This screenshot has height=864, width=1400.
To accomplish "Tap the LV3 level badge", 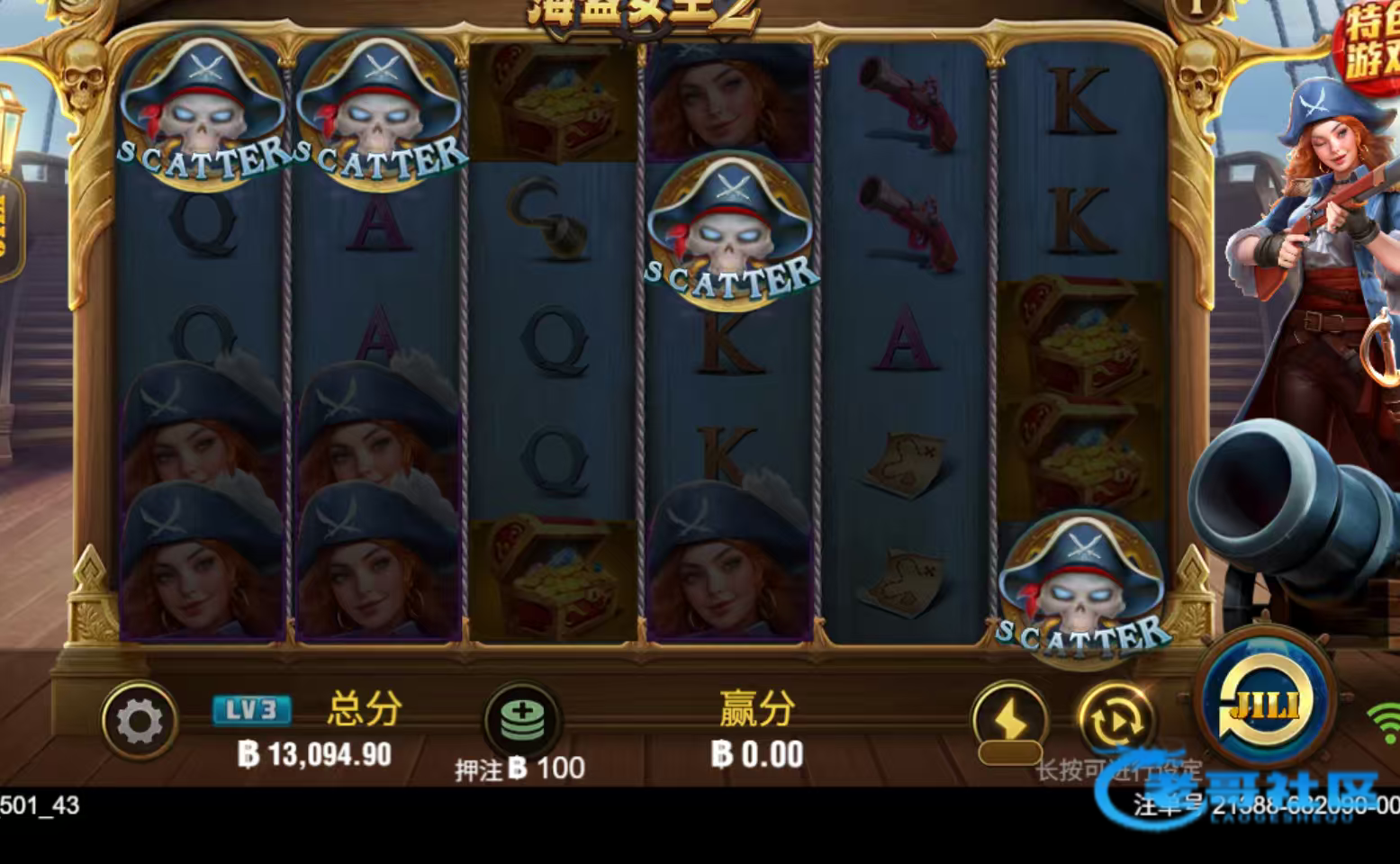I will coord(251,710).
